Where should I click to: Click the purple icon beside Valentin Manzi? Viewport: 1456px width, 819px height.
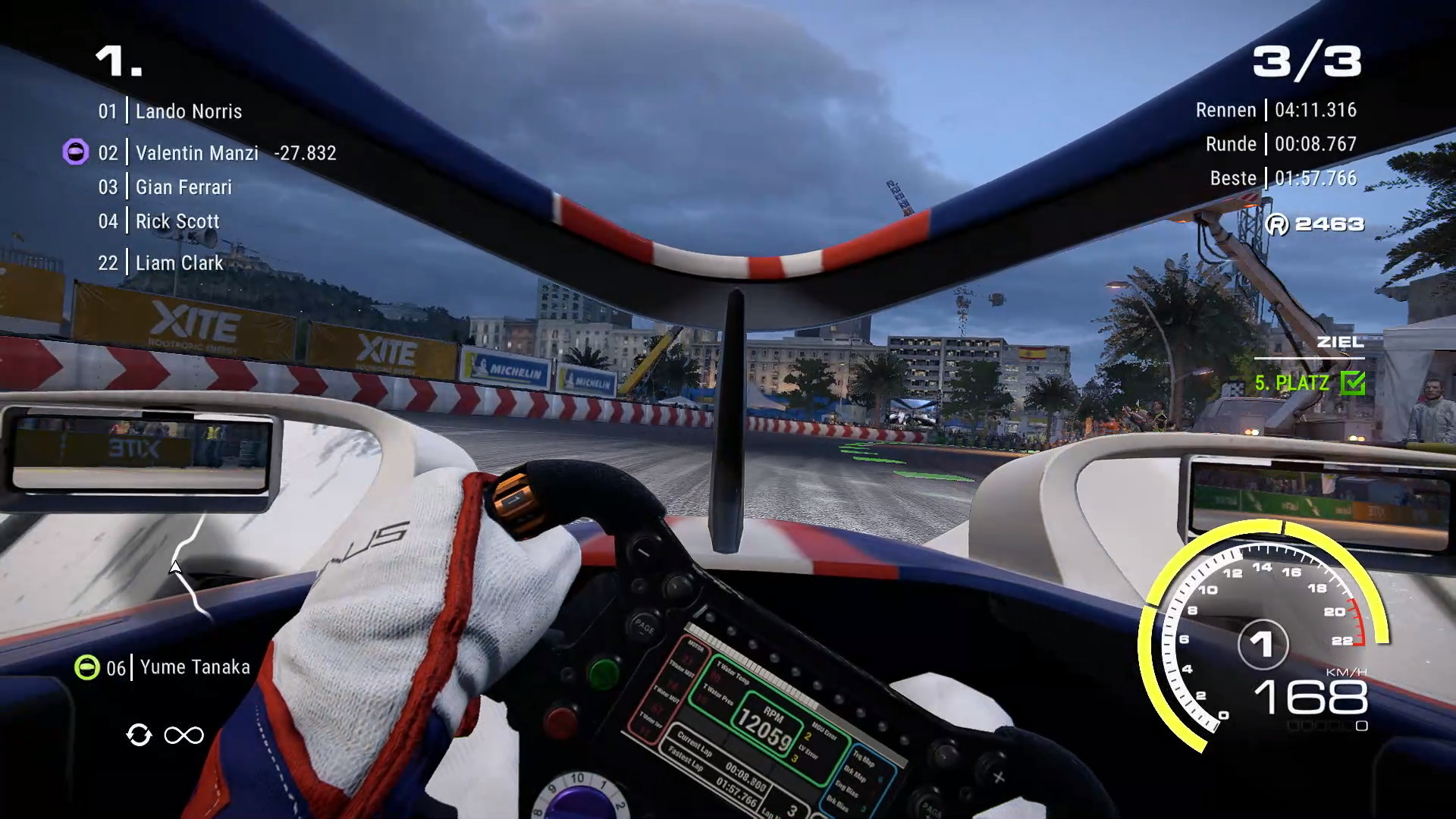pos(75,152)
